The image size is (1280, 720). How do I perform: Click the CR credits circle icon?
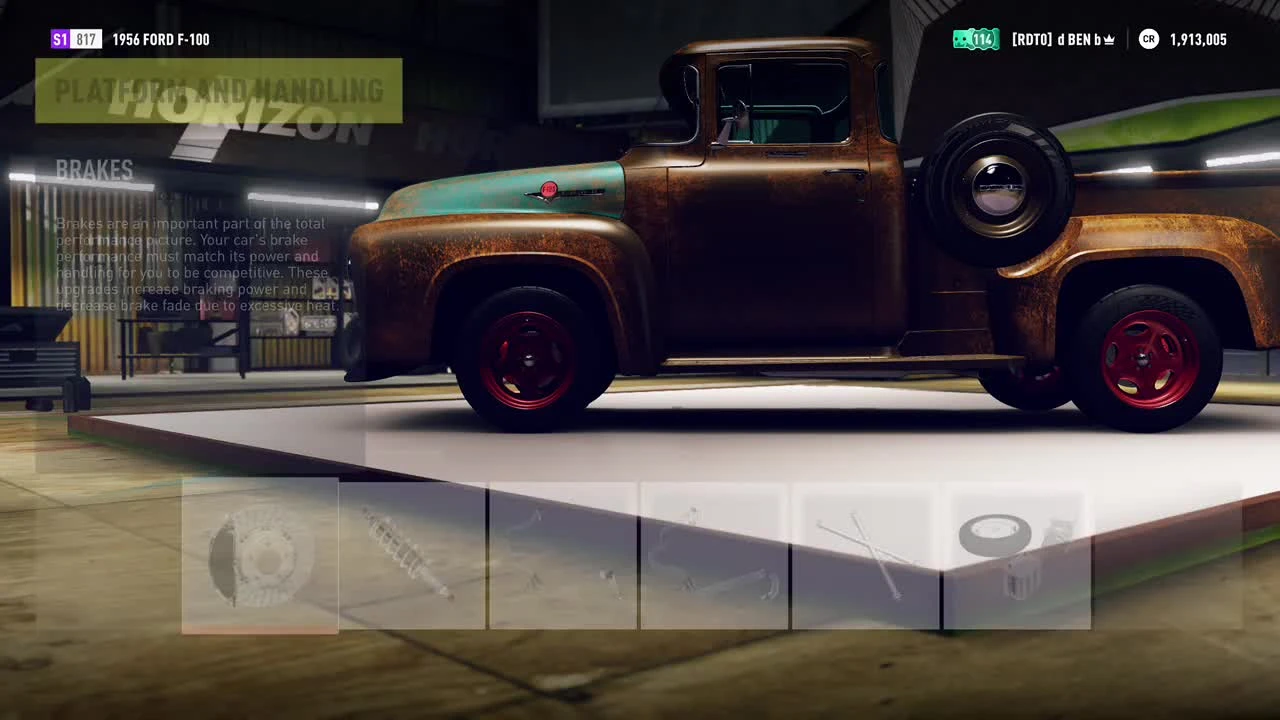pos(1147,39)
